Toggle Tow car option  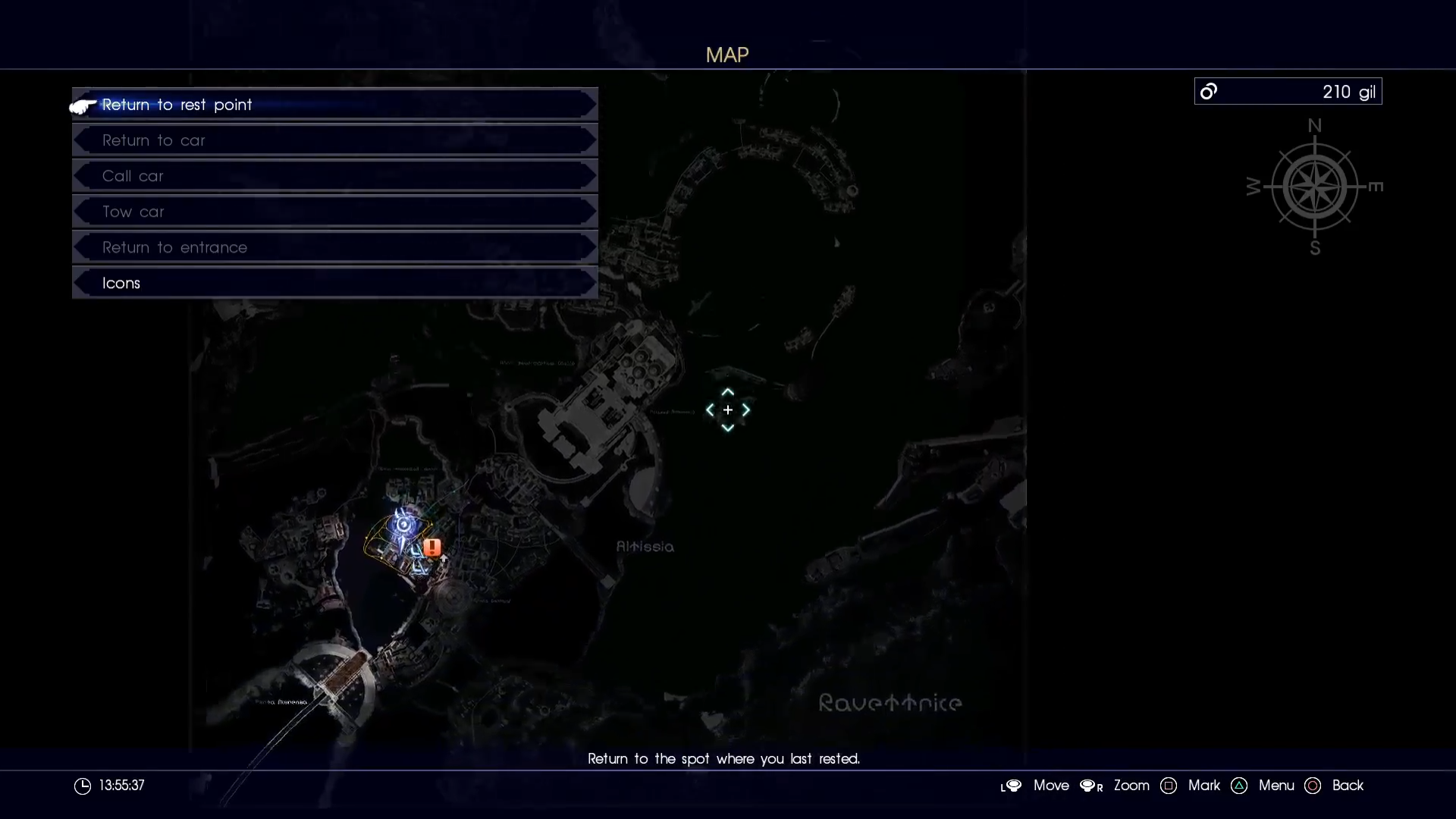pos(334,212)
